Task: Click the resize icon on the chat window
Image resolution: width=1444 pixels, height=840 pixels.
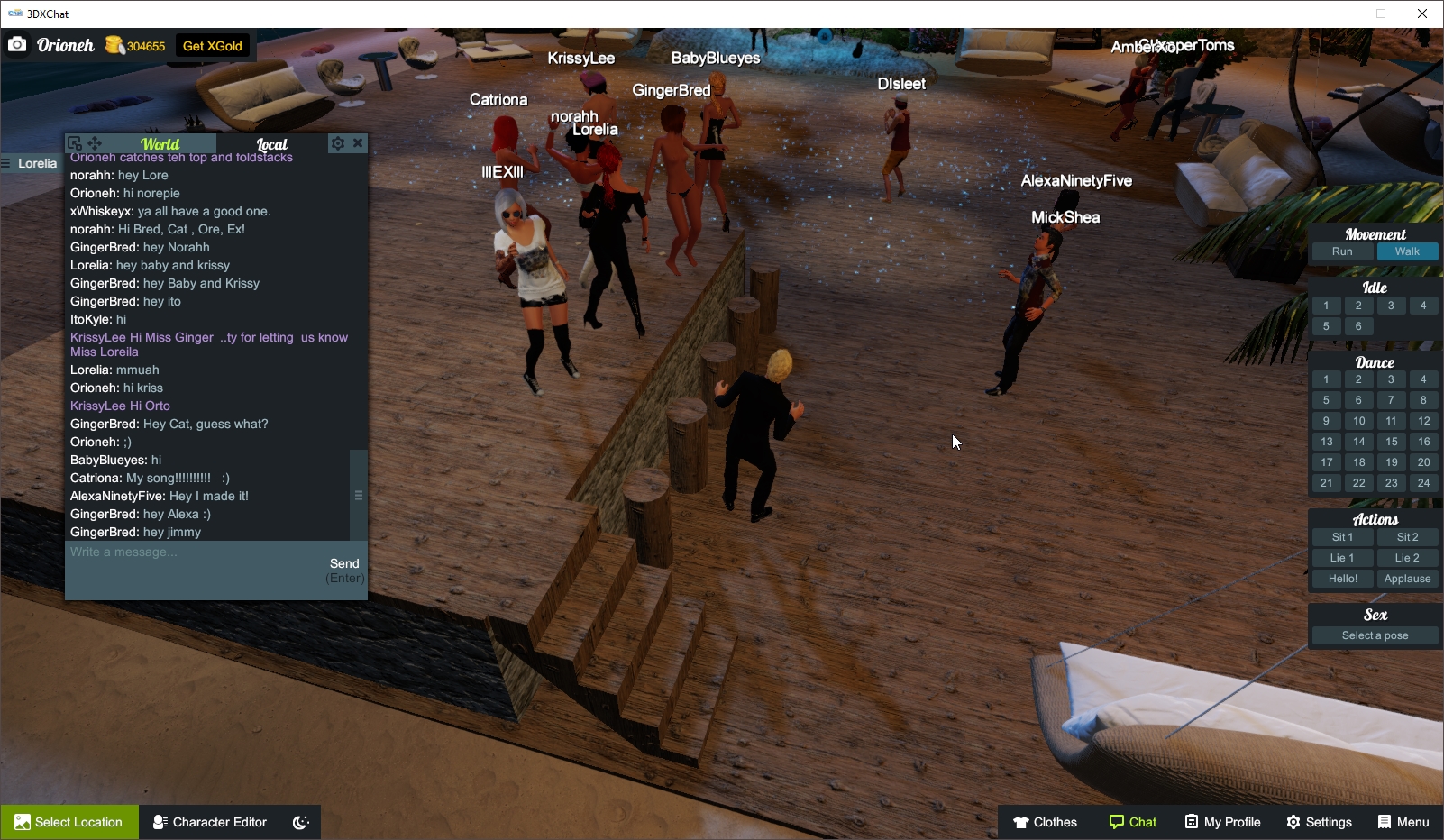Action: tap(74, 142)
